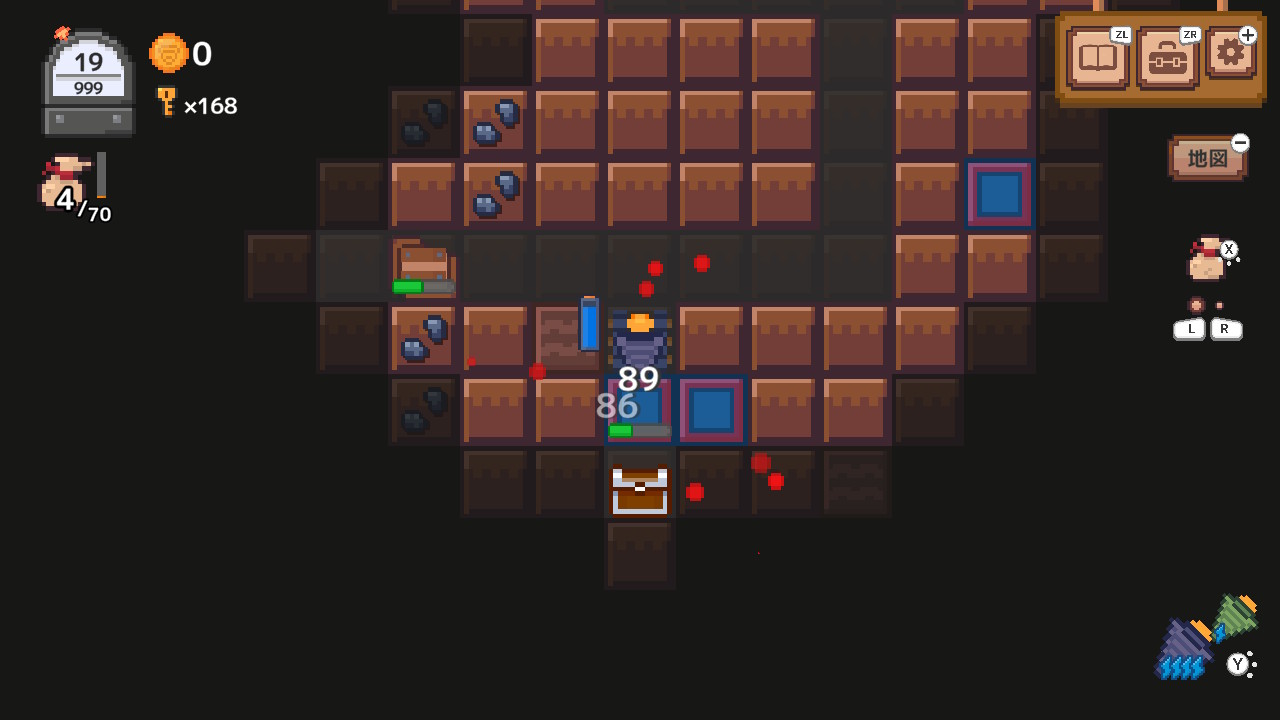This screenshot has height=720, width=1280.
Task: Click the coin icon with 0 balance
Action: (x=166, y=54)
